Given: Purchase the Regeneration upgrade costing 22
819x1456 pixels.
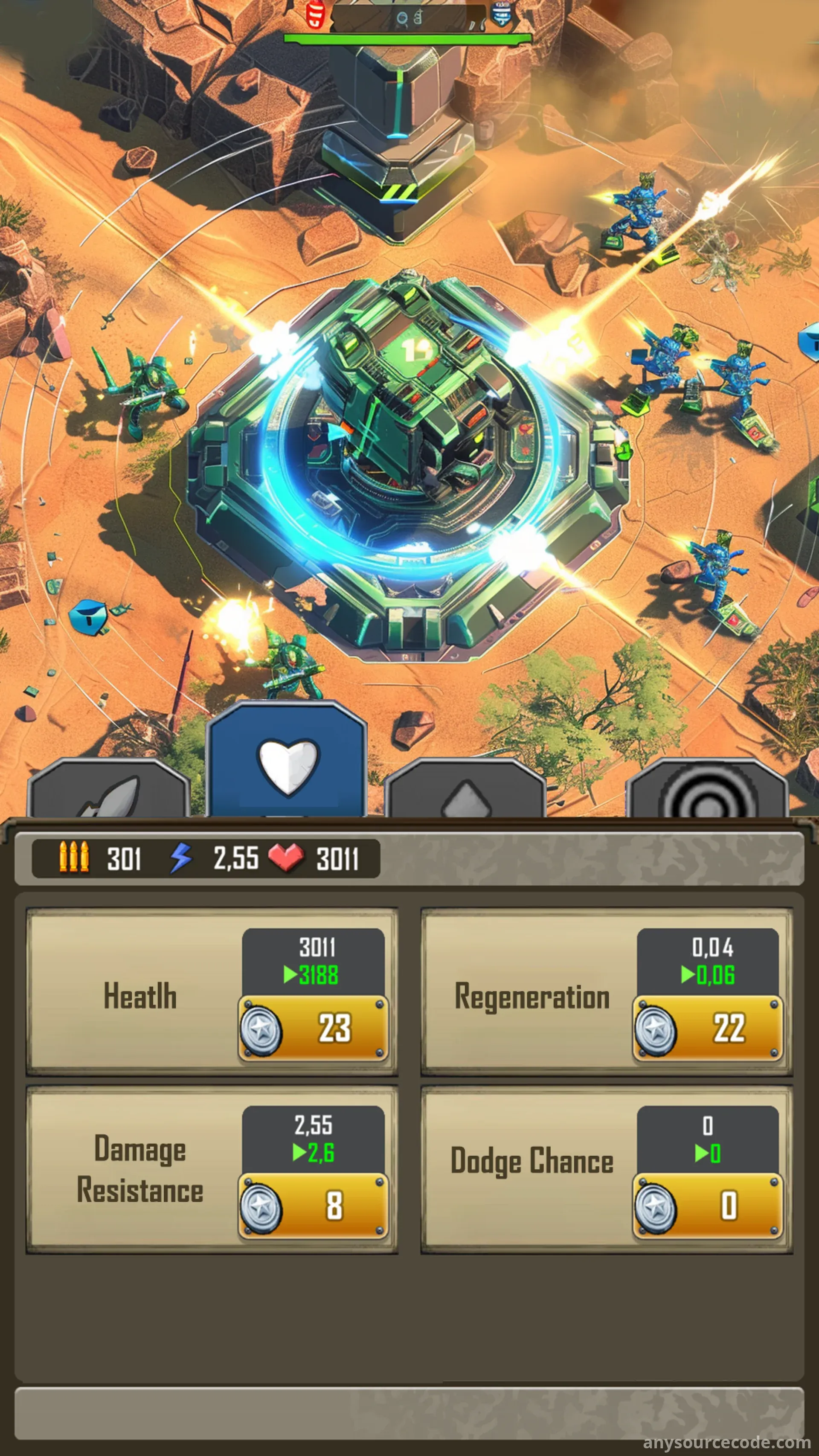Looking at the screenshot, I should [708, 1028].
